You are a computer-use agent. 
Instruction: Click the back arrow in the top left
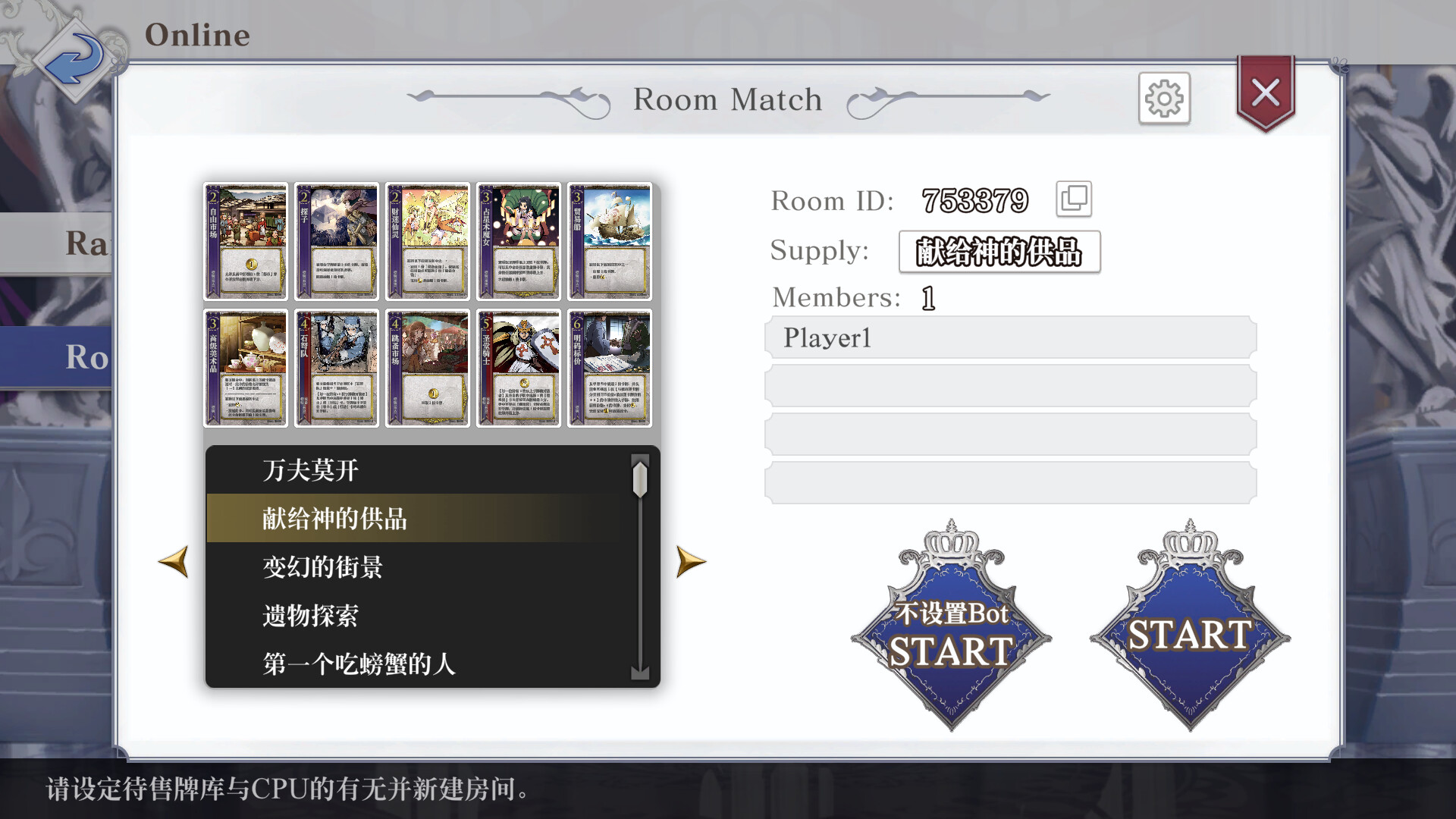(x=74, y=59)
